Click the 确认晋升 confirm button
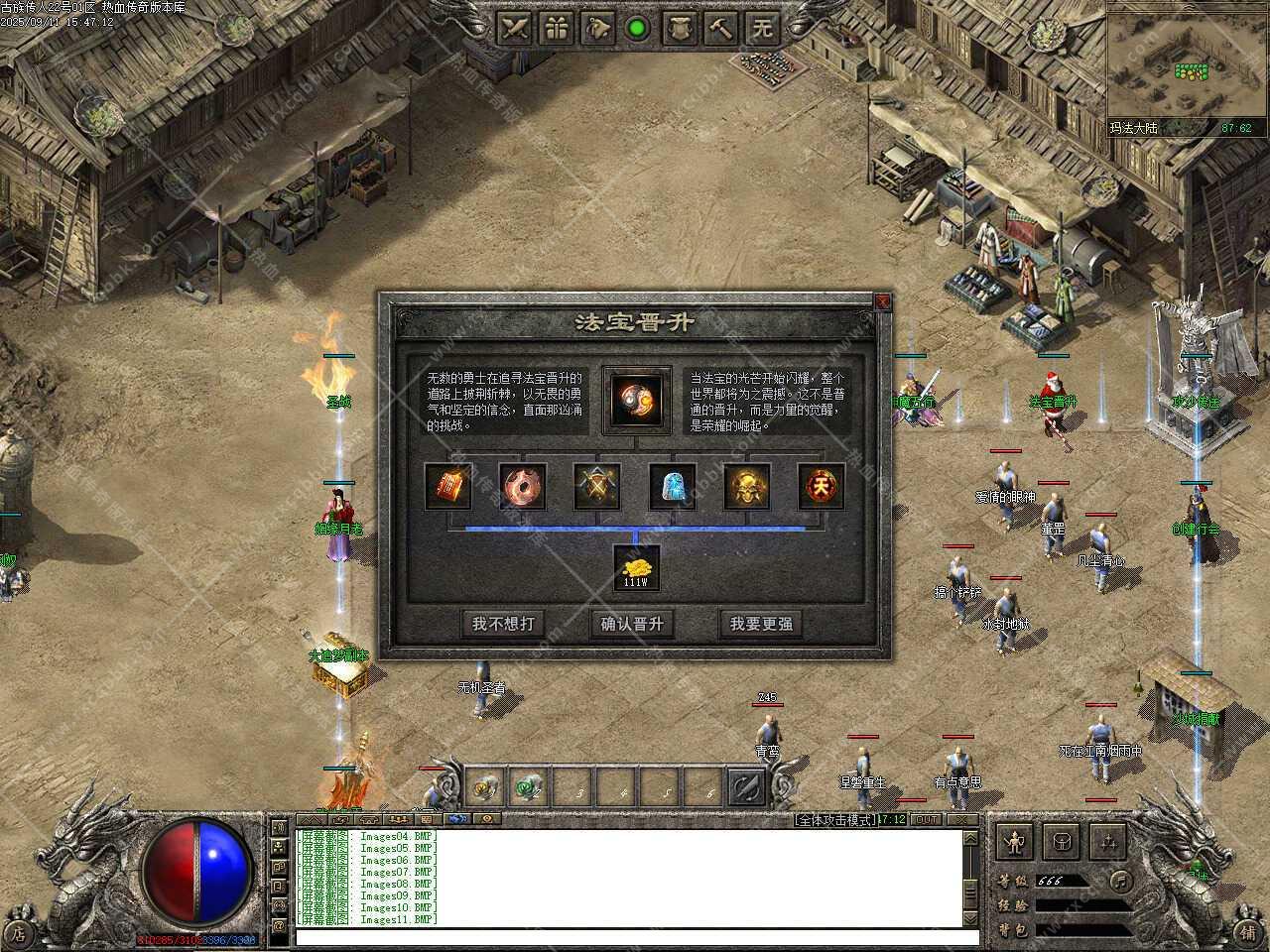 tap(632, 624)
